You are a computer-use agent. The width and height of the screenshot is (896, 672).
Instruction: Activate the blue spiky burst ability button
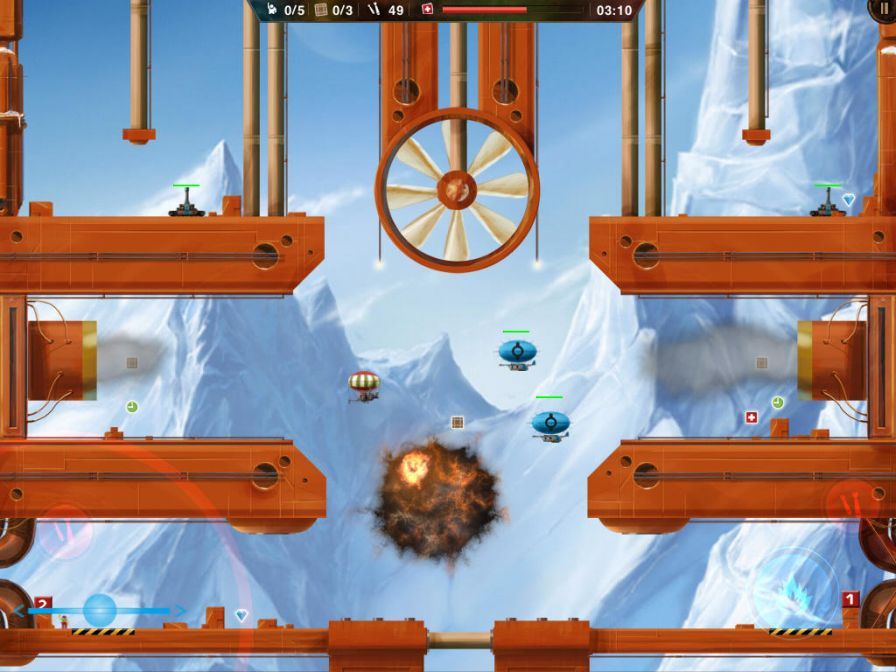tap(796, 589)
